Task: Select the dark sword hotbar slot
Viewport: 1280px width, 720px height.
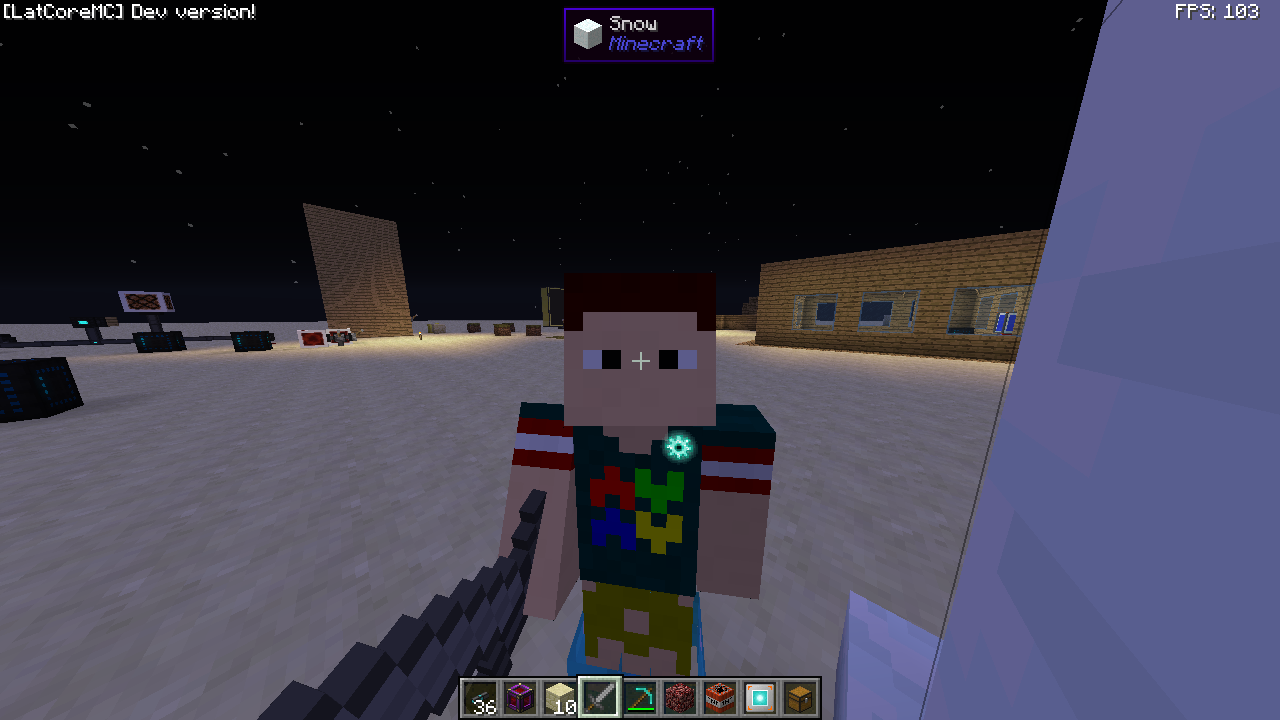Action: [600, 697]
